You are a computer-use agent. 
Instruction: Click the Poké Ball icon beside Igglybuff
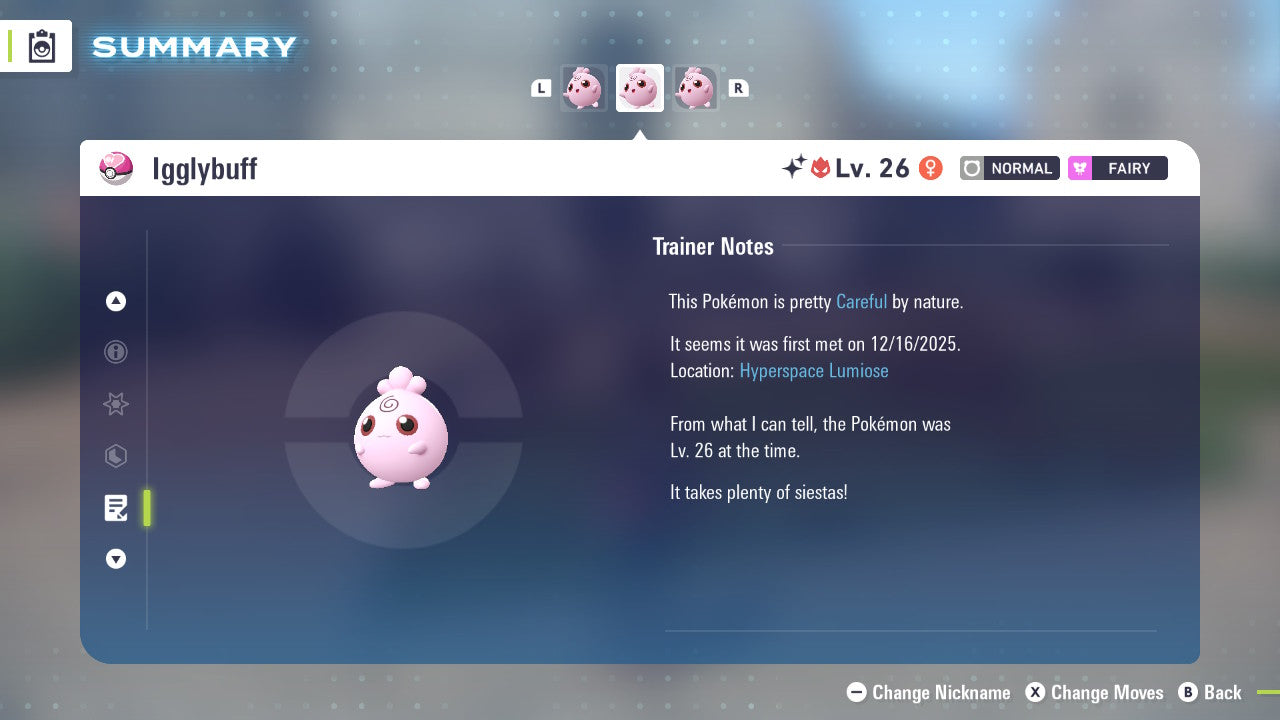pos(117,168)
